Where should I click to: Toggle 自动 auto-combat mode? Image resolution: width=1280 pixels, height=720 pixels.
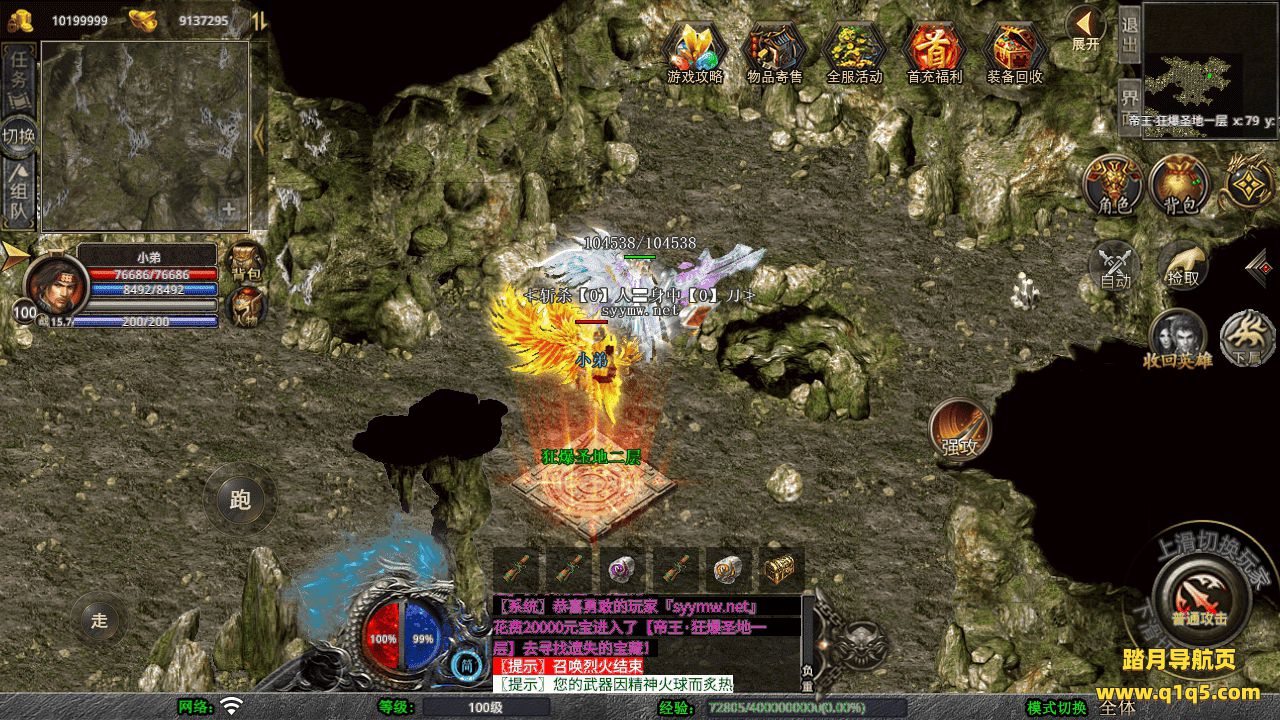point(1115,265)
